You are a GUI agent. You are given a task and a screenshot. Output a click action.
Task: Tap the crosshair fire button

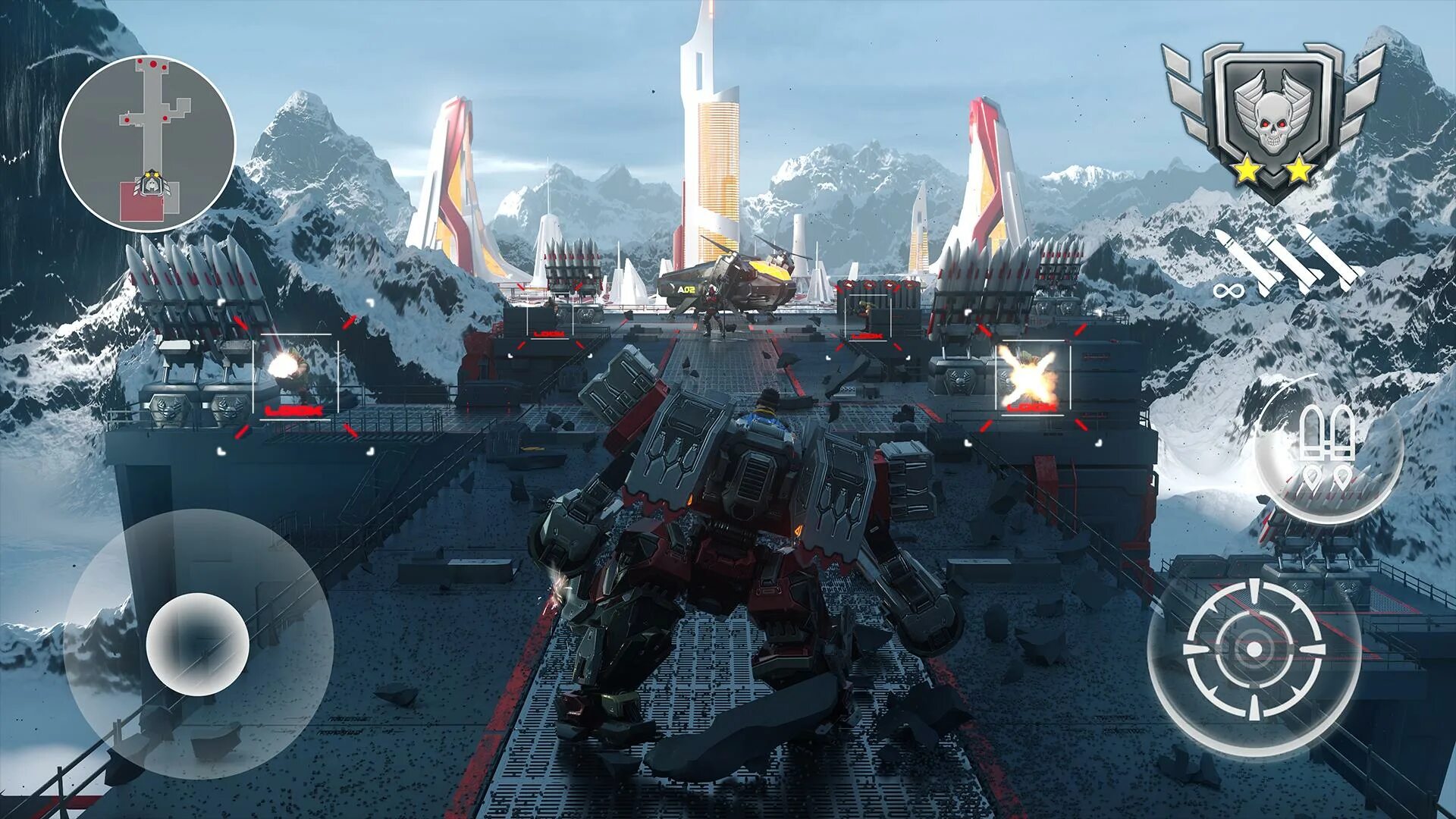click(x=1254, y=650)
